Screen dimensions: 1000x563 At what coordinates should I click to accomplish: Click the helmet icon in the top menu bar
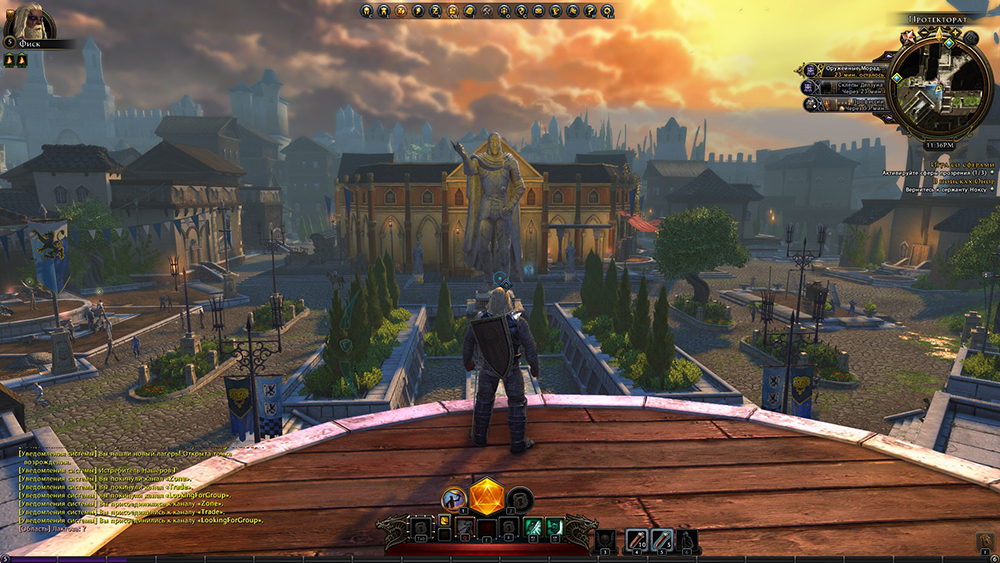point(368,11)
